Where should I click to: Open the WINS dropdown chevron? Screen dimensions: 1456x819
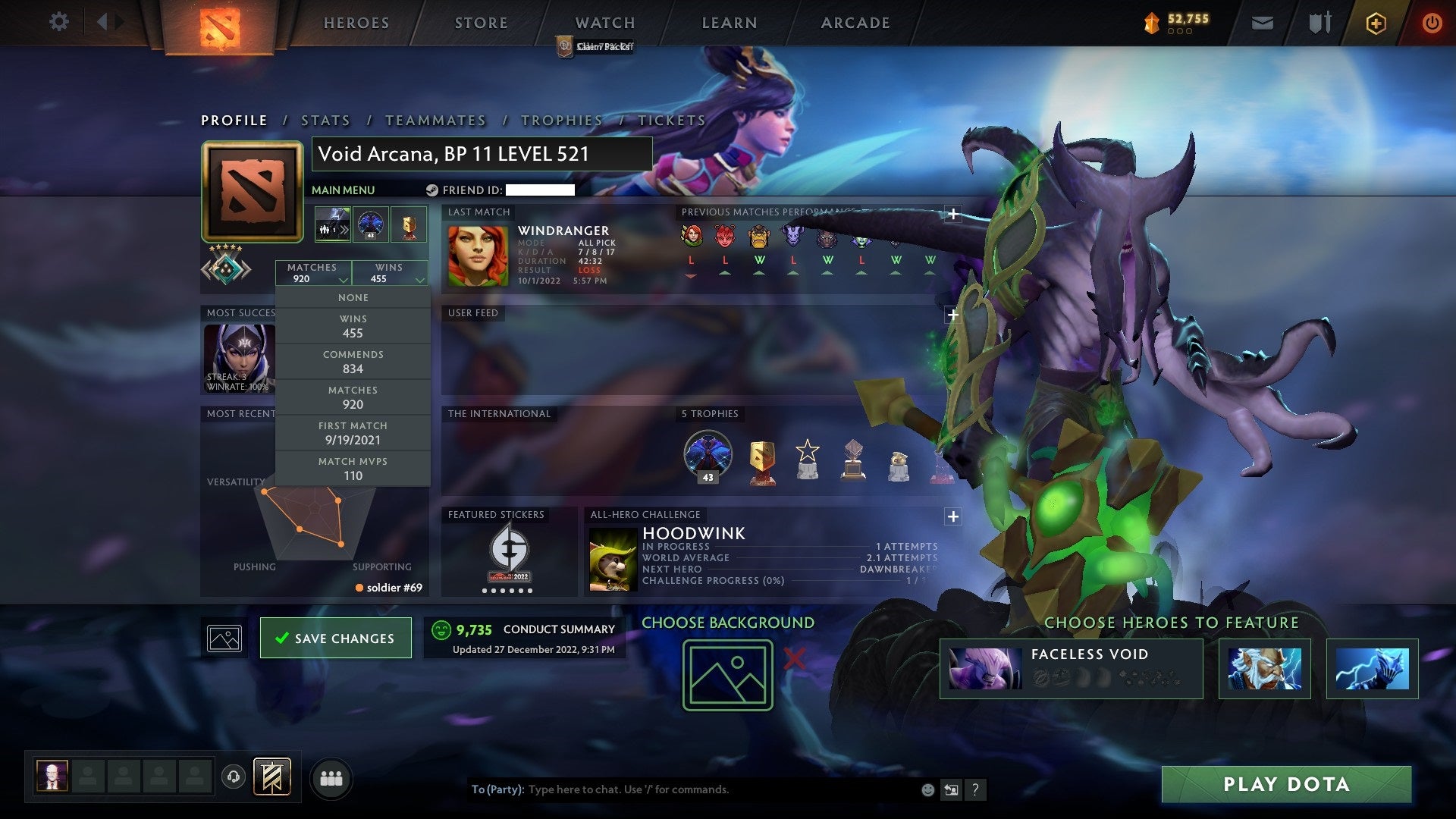(x=420, y=280)
